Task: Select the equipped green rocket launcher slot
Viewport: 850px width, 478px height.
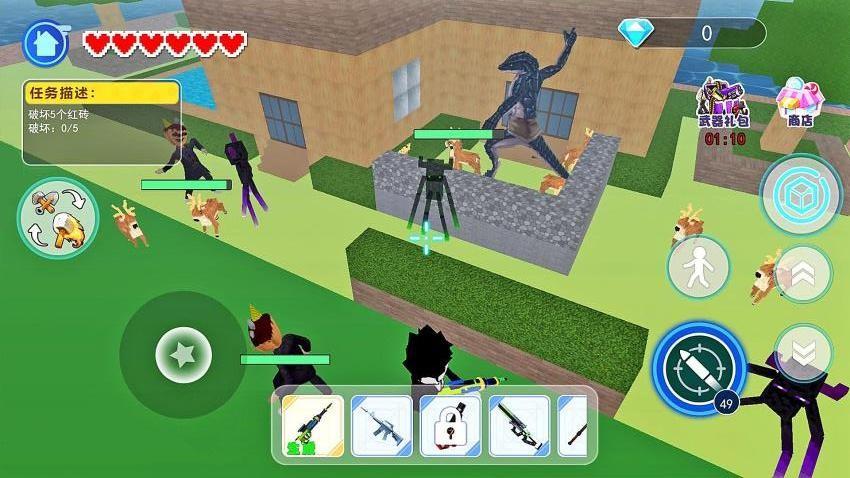Action: tap(312, 425)
